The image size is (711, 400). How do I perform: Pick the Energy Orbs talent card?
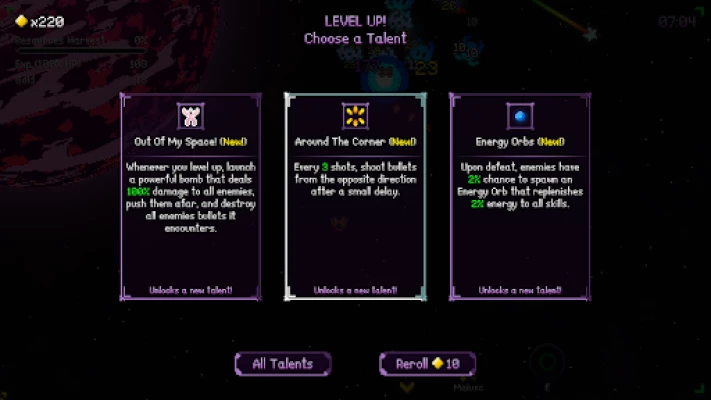point(520,196)
